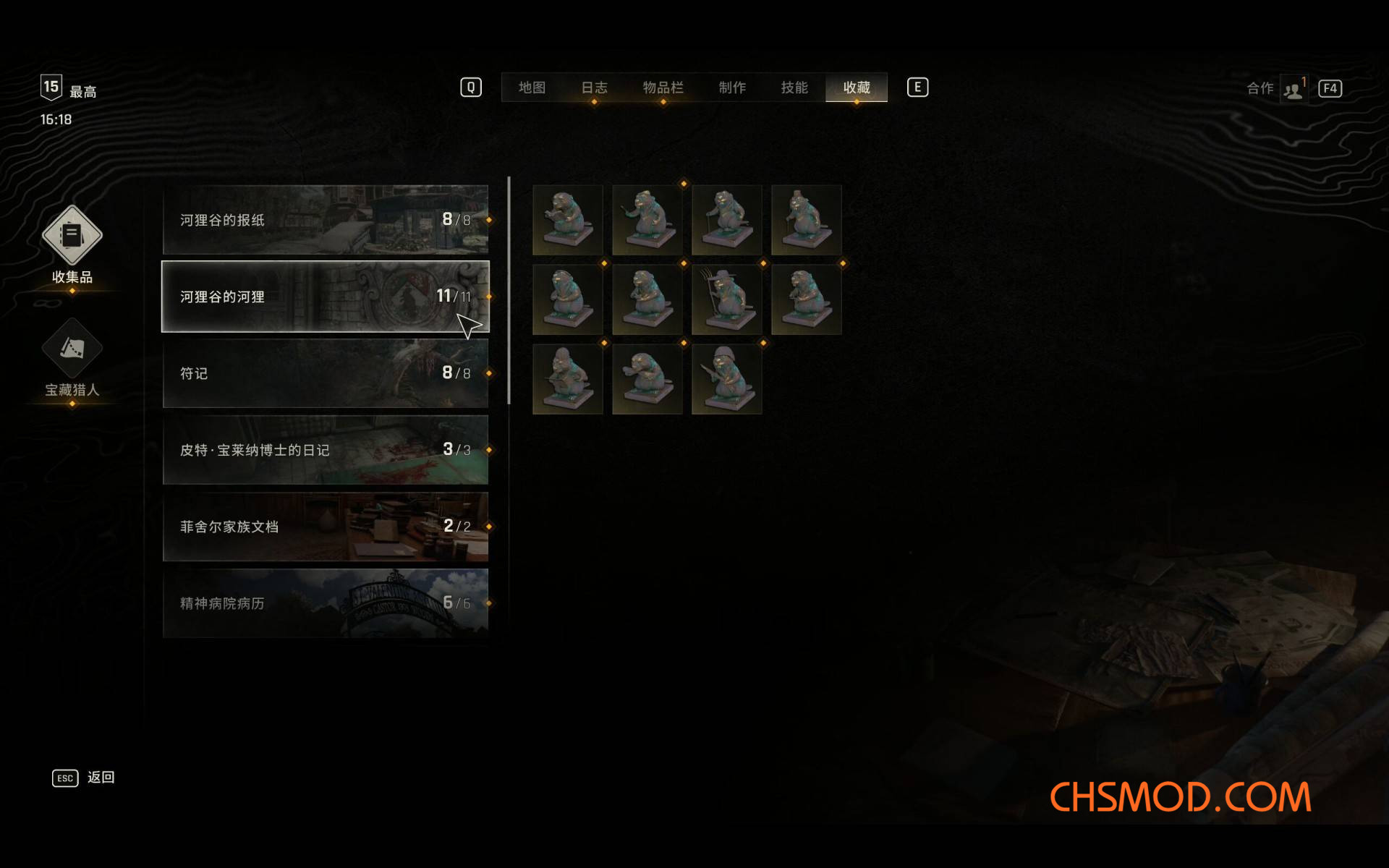Select the 制作 (Crafting) tab

pyautogui.click(x=732, y=88)
